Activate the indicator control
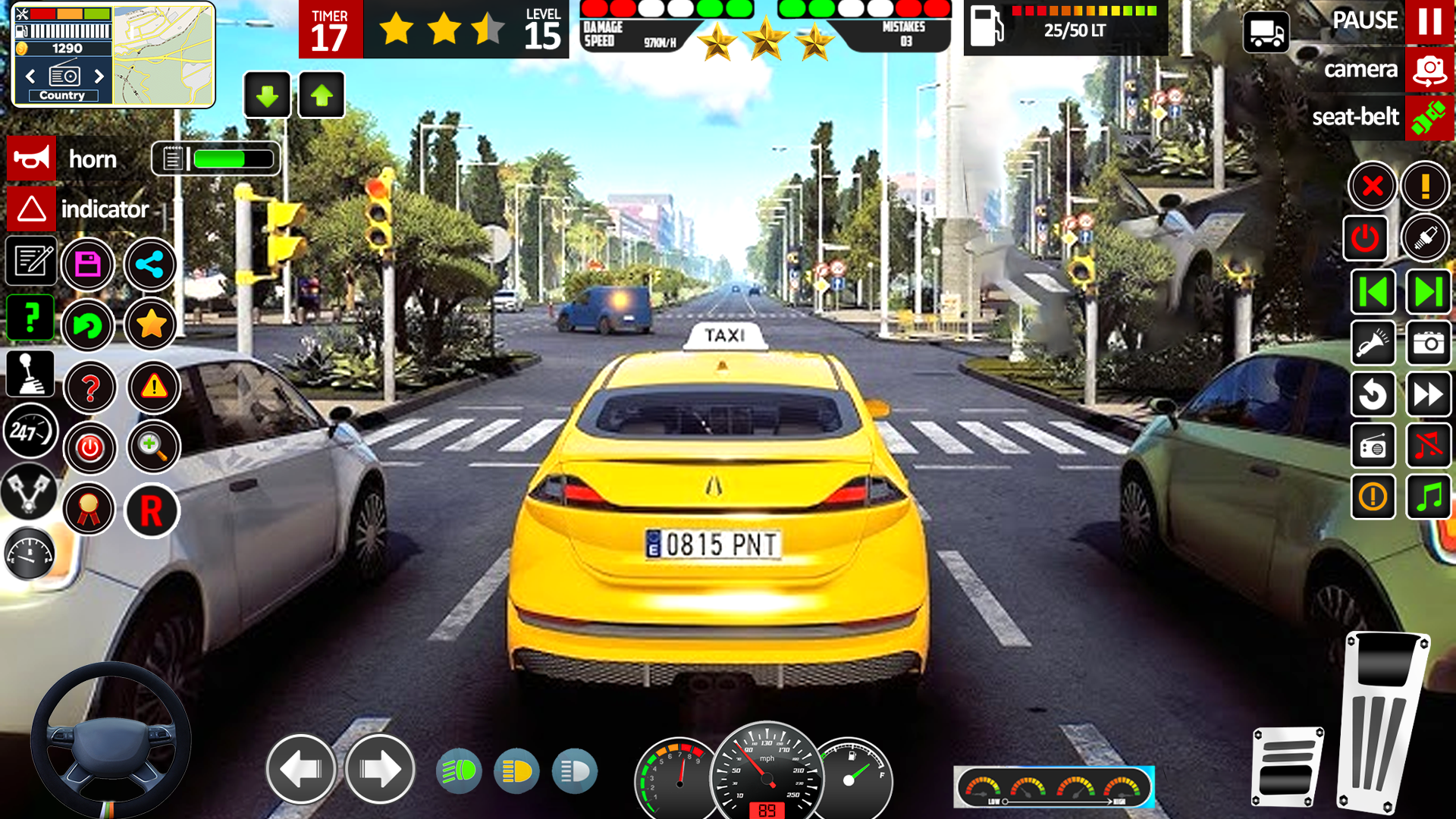Viewport: 1456px width, 819px height. [x=31, y=209]
